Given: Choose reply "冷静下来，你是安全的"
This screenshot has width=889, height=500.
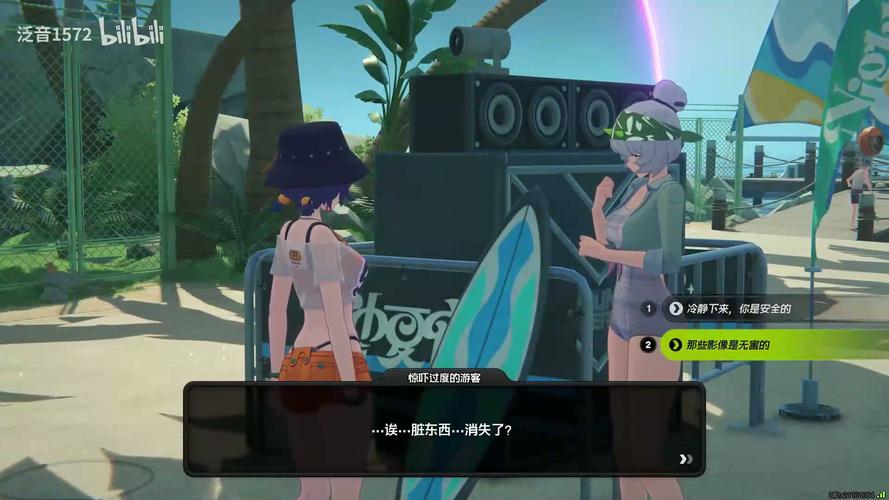Looking at the screenshot, I should pos(740,309).
